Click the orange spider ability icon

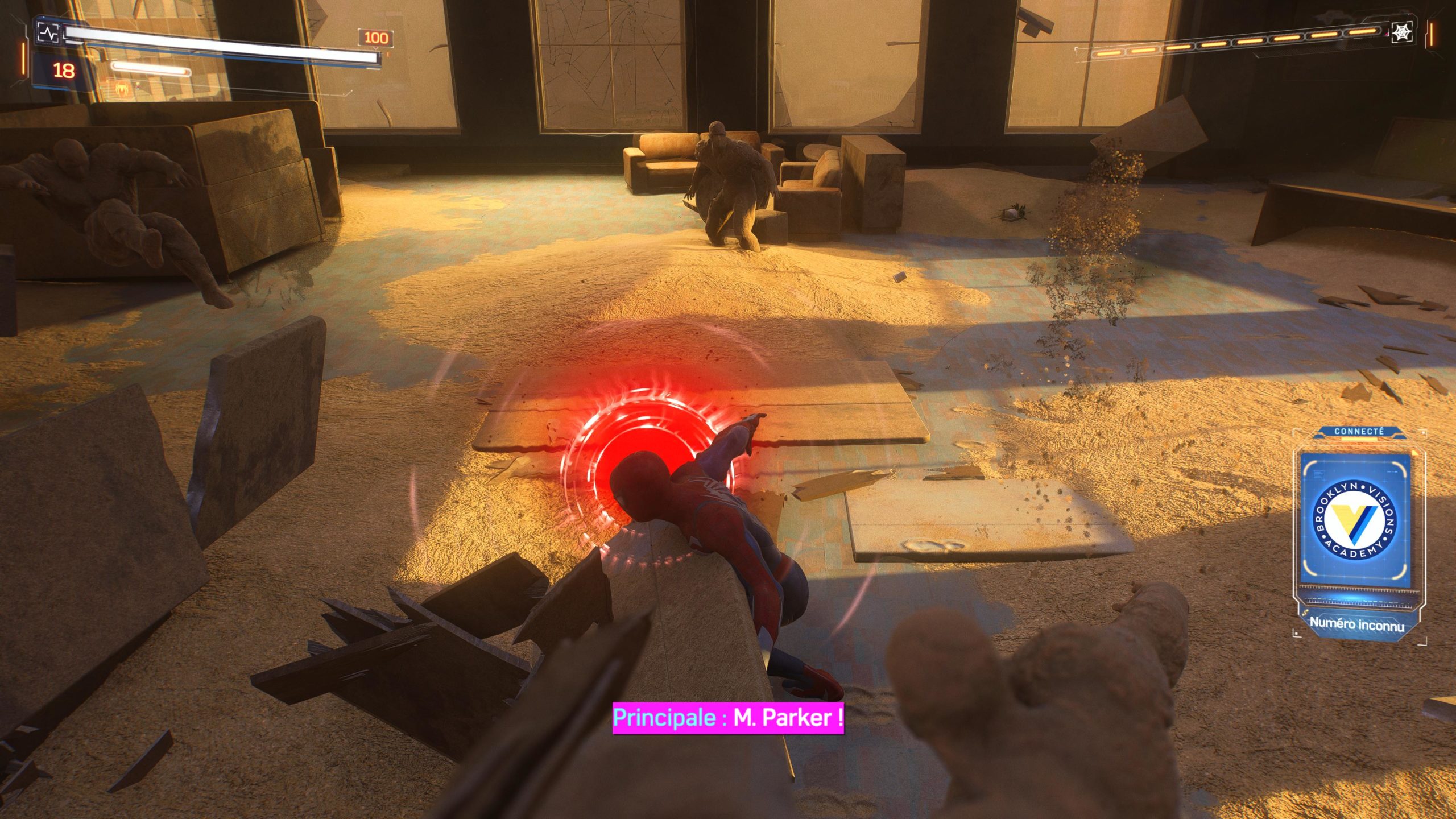point(121,88)
